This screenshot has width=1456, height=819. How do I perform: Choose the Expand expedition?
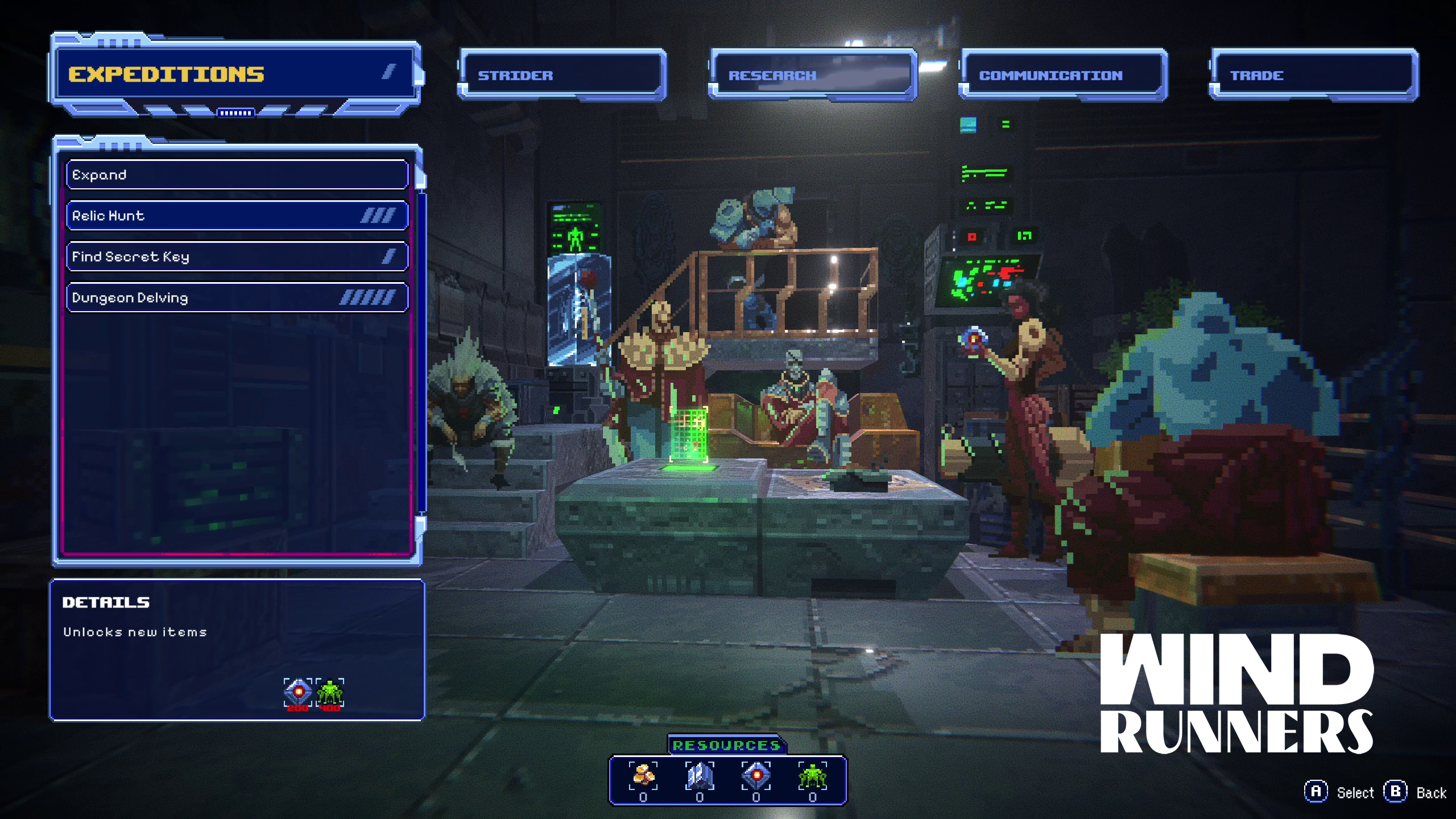[x=237, y=175]
